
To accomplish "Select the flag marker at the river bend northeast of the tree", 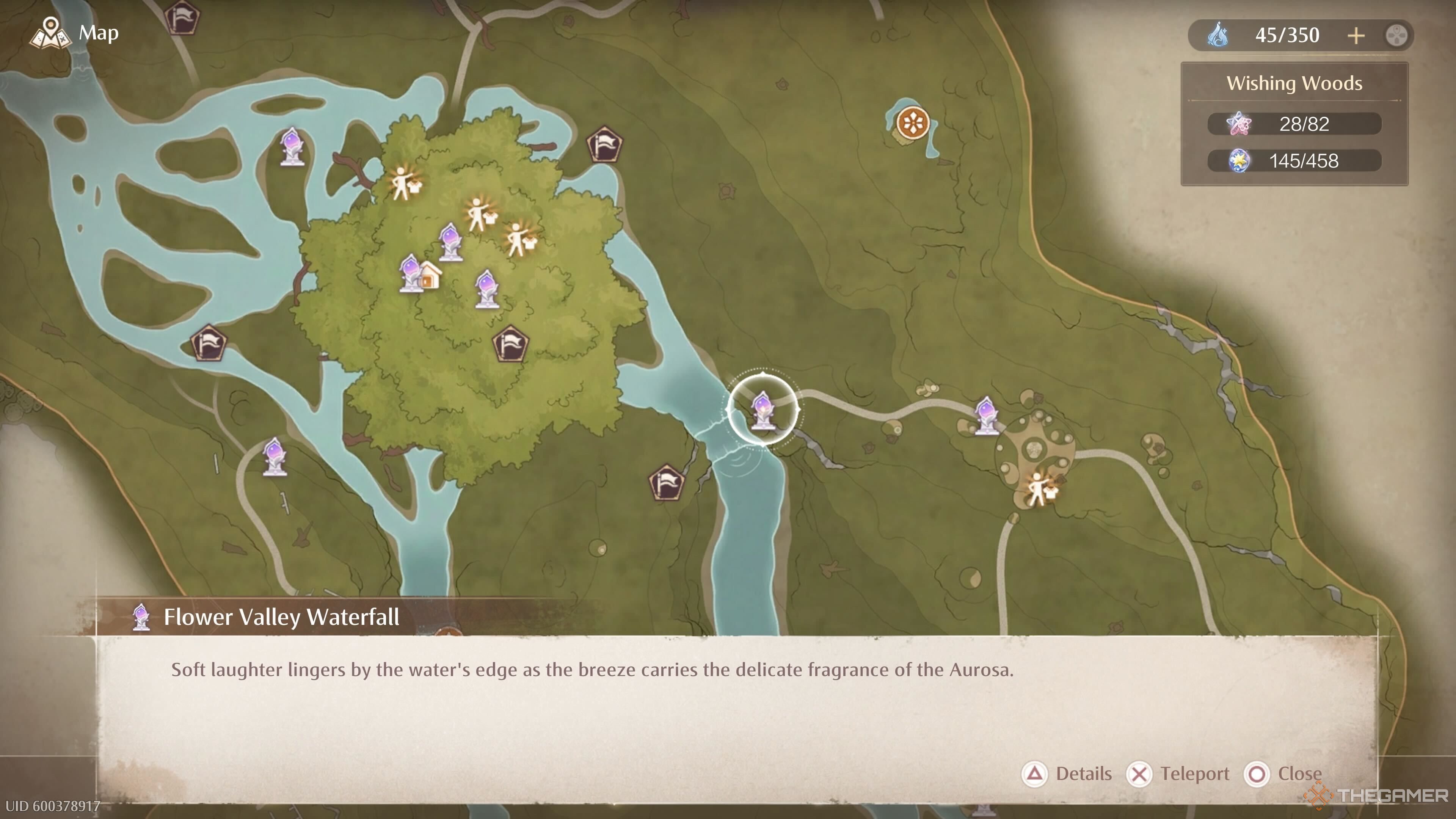I will pyautogui.click(x=604, y=144).
